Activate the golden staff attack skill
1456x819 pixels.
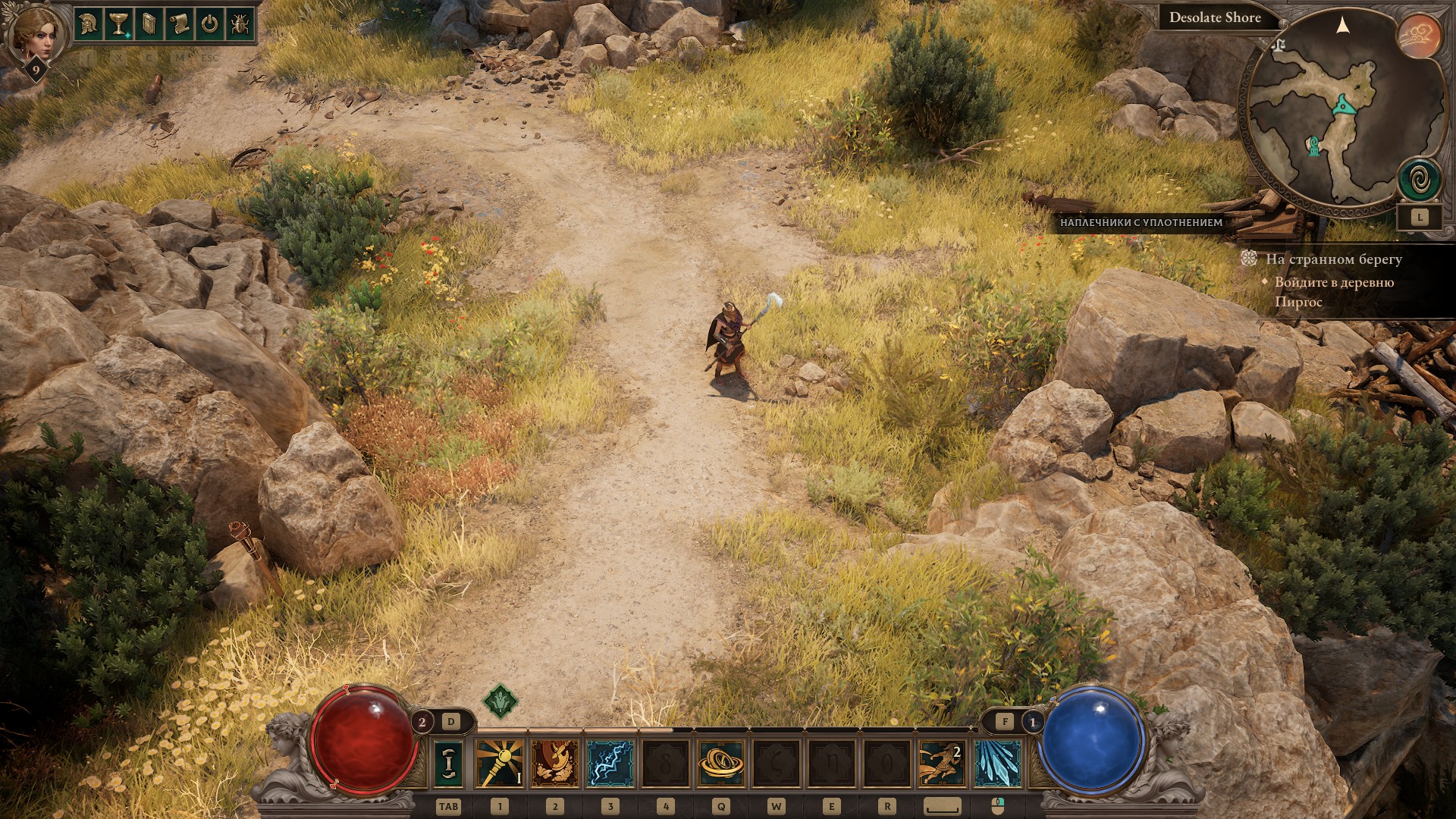pyautogui.click(x=499, y=764)
